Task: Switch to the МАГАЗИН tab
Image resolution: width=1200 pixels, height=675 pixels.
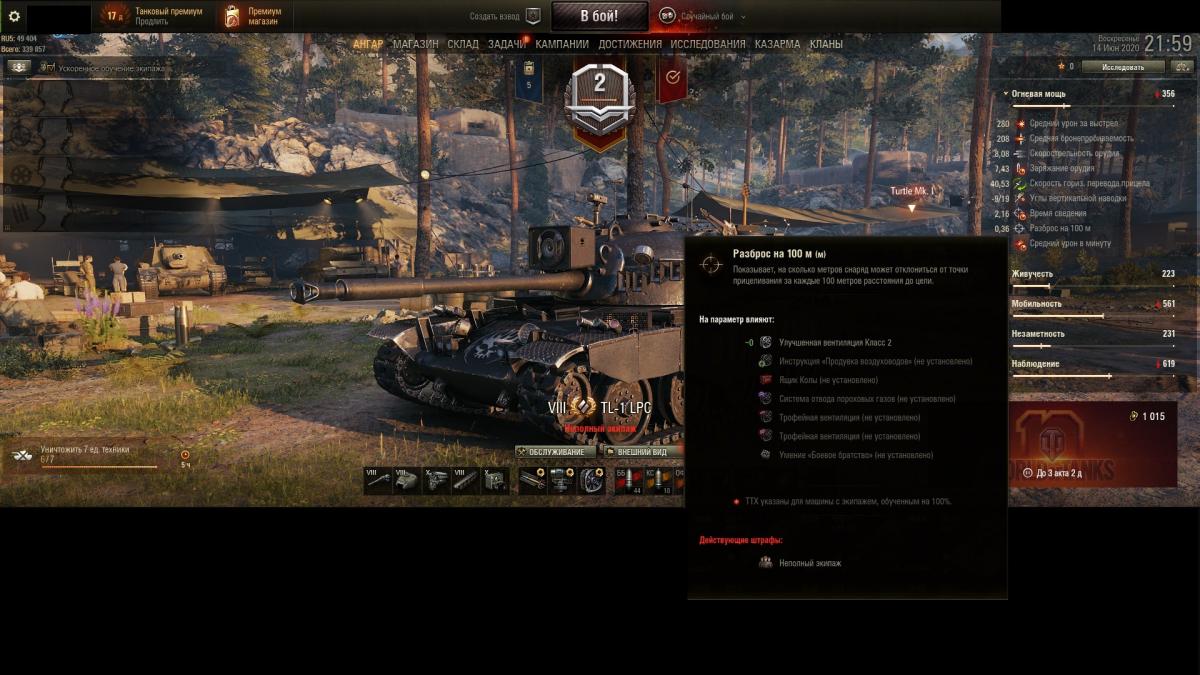Action: (x=415, y=44)
